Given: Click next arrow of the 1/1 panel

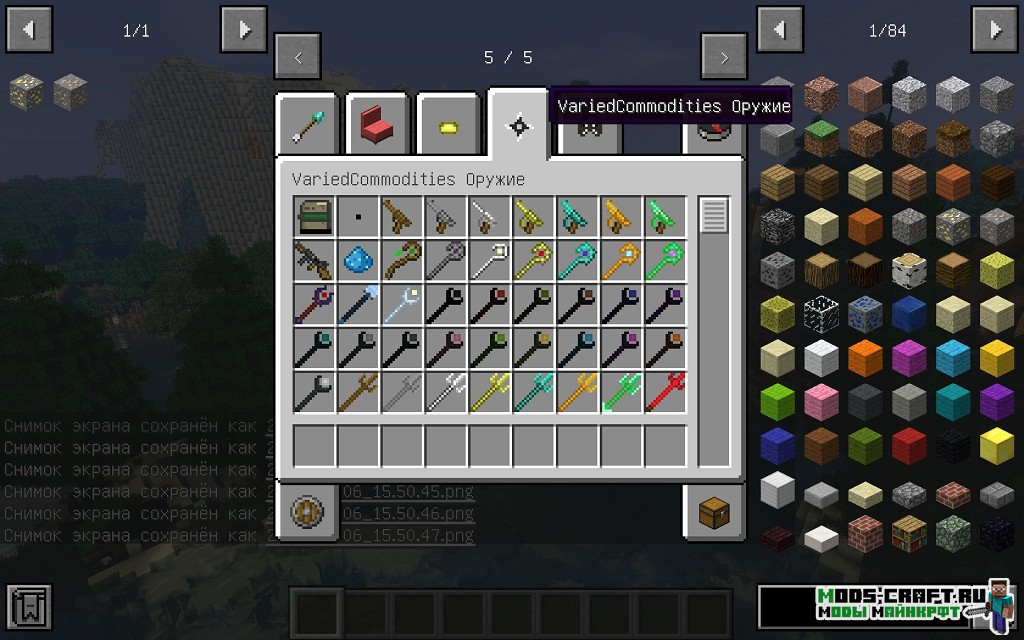Looking at the screenshot, I should pos(243,30).
